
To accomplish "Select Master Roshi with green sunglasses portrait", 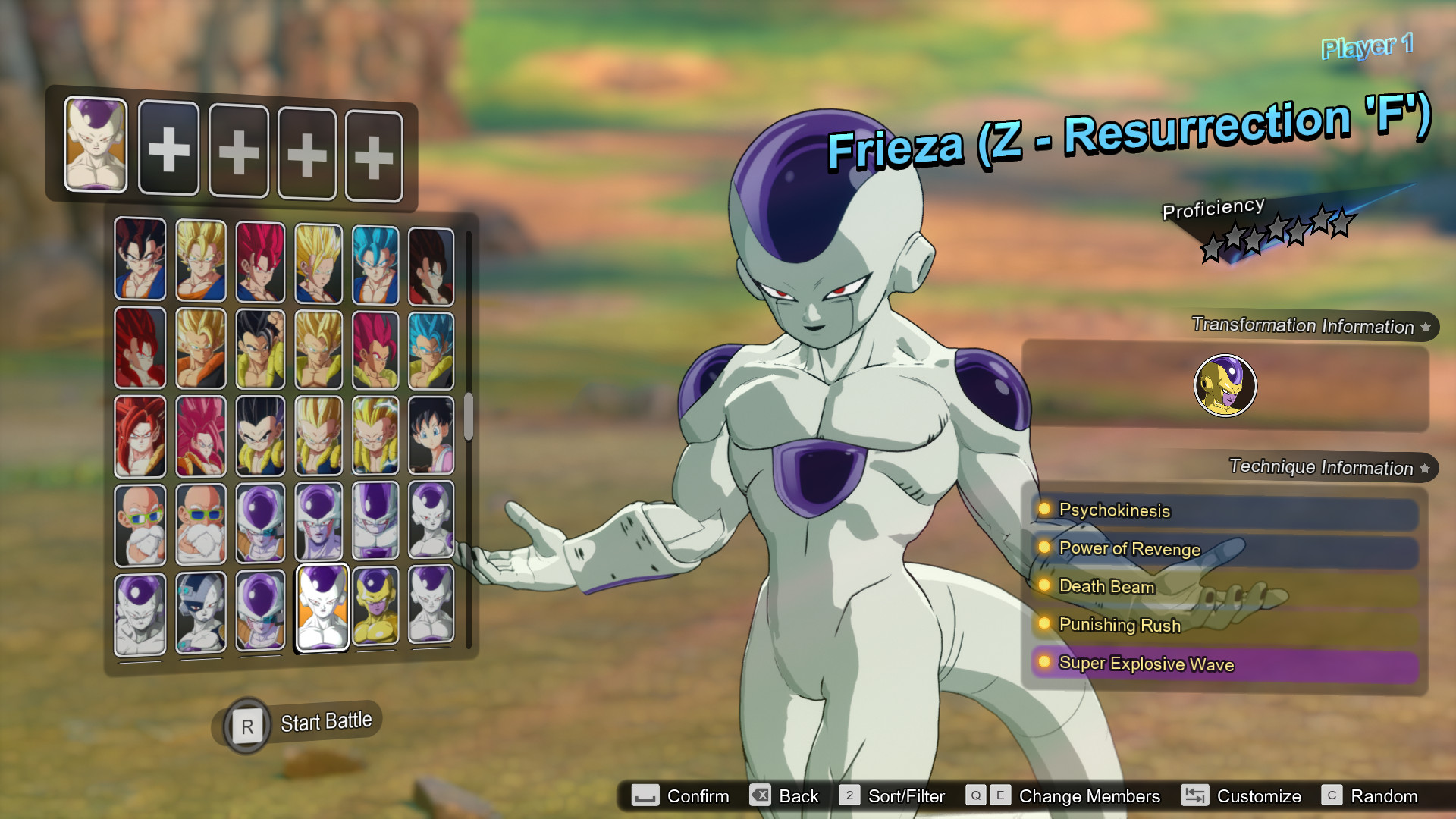I will pos(140,525).
